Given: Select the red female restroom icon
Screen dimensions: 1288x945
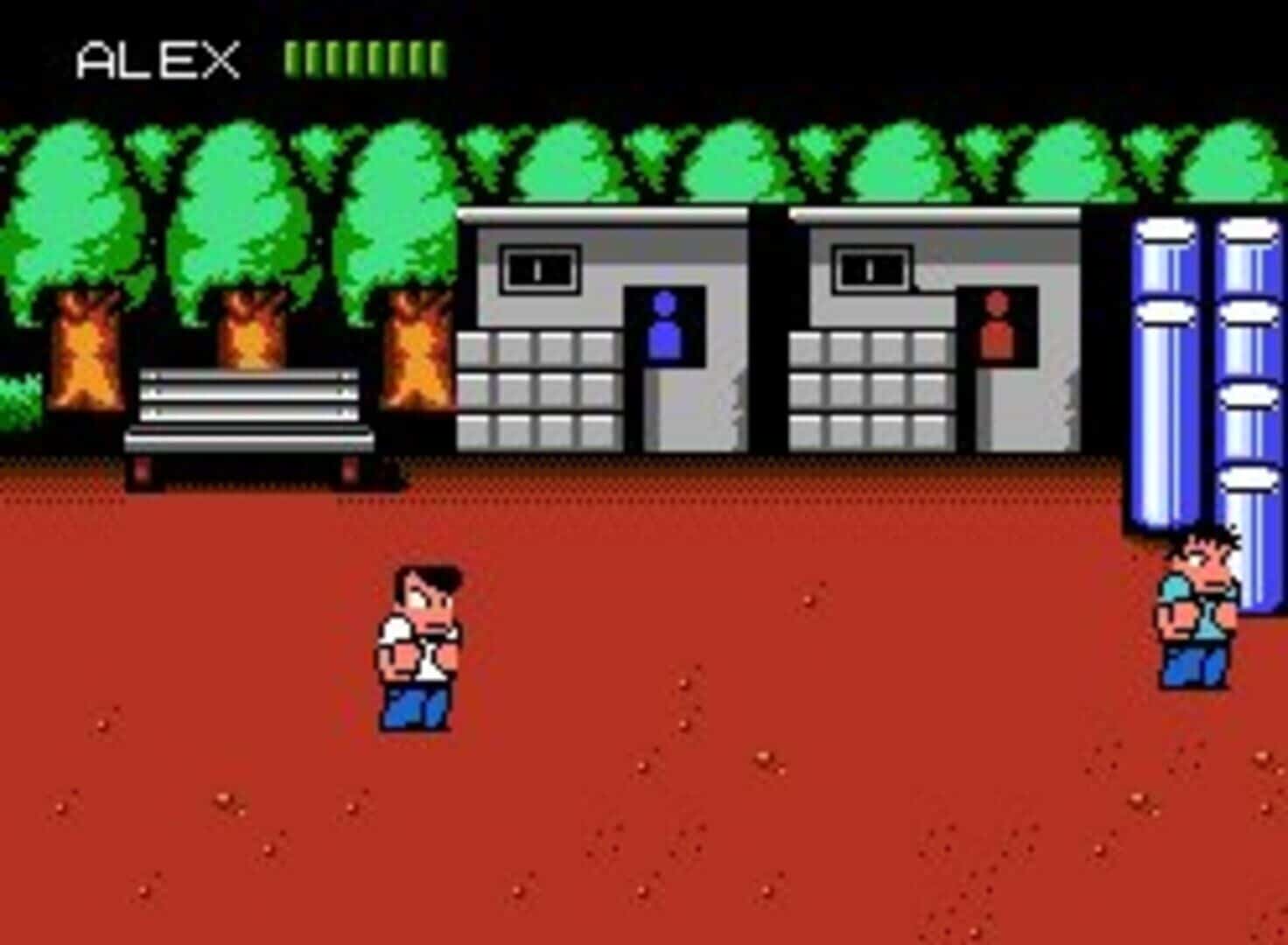Looking at the screenshot, I should coord(997,325).
